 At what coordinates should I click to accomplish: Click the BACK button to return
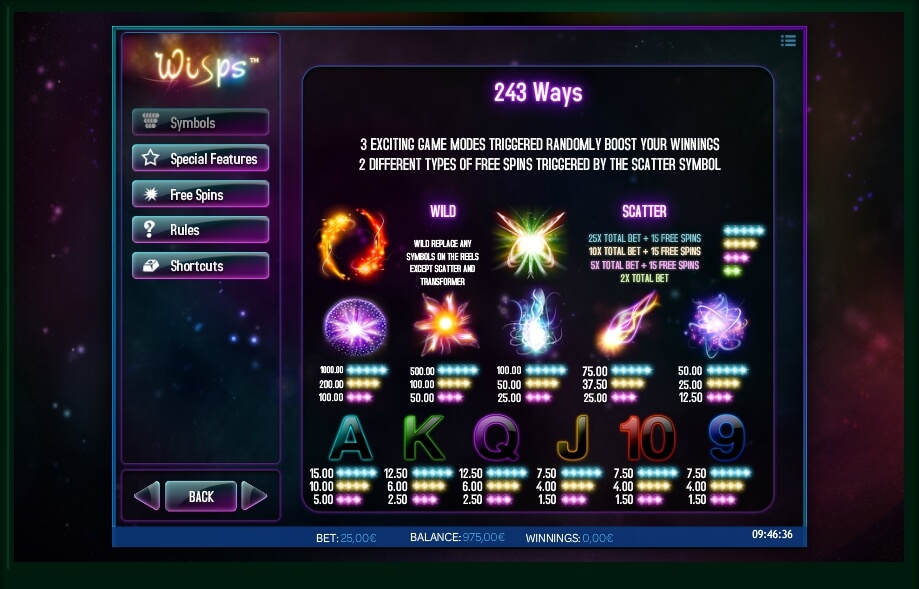(201, 496)
